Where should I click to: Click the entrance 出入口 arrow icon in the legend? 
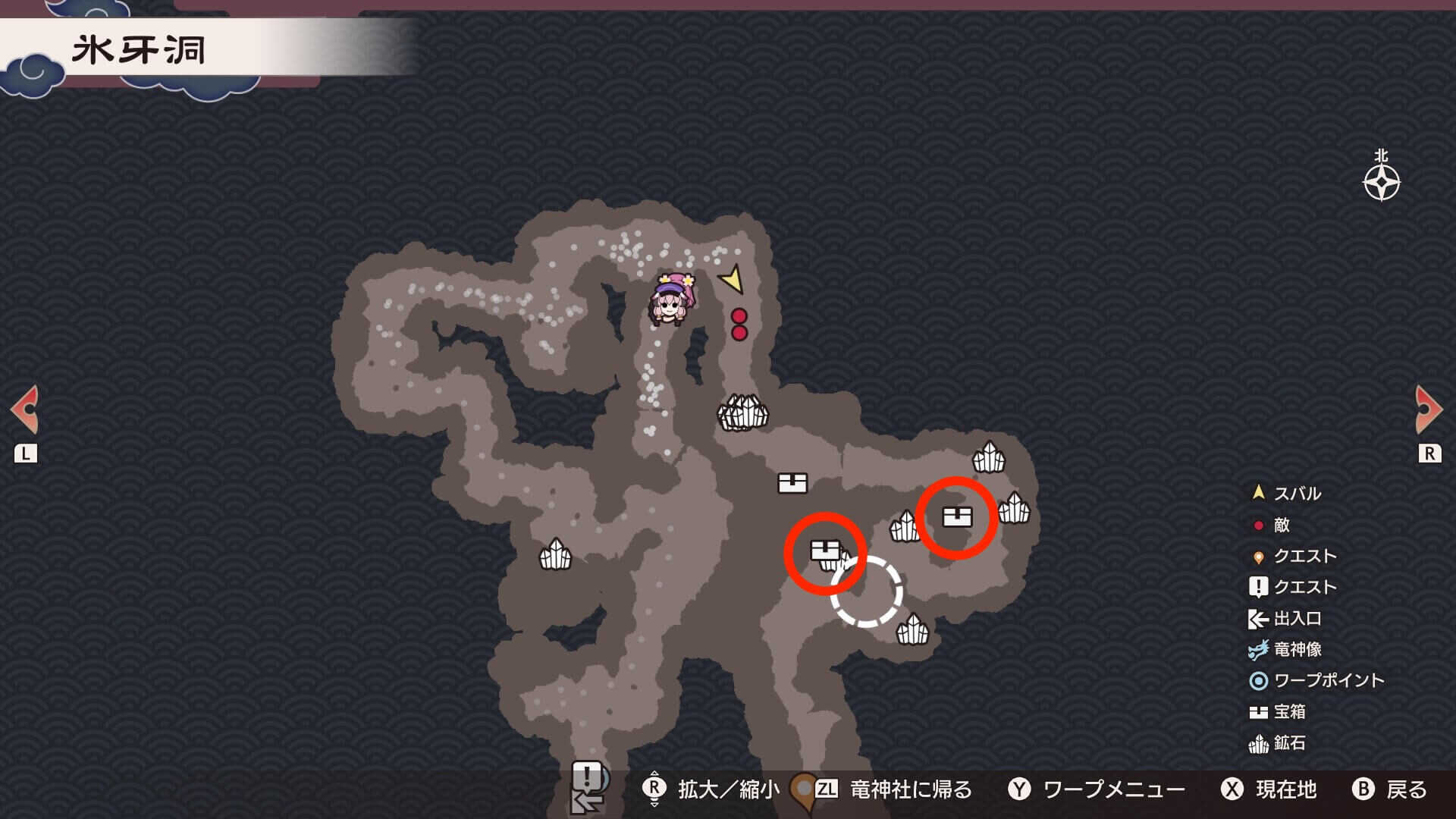1257,619
